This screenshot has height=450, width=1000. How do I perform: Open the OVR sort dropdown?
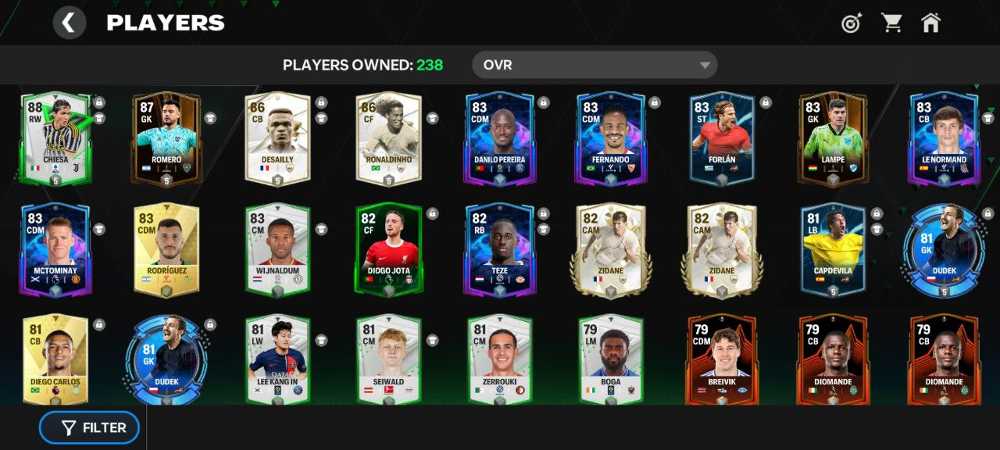[594, 66]
